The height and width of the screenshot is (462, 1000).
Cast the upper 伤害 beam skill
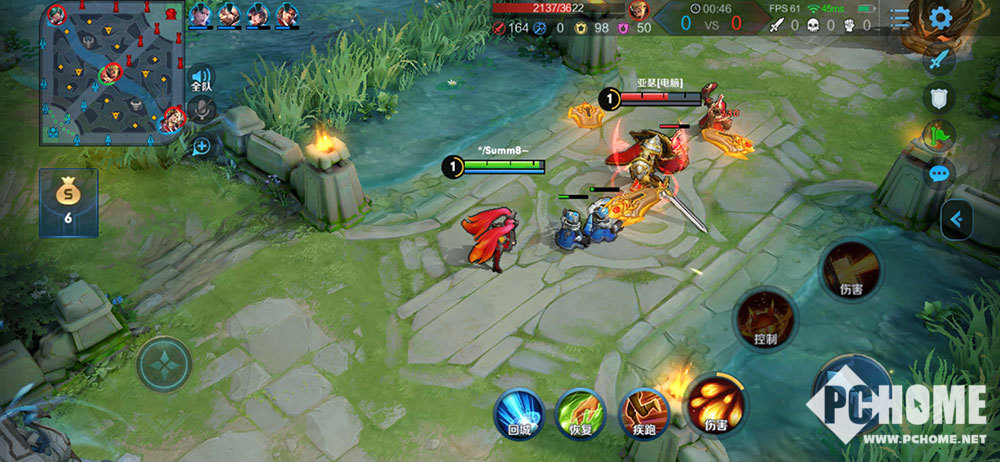[851, 270]
